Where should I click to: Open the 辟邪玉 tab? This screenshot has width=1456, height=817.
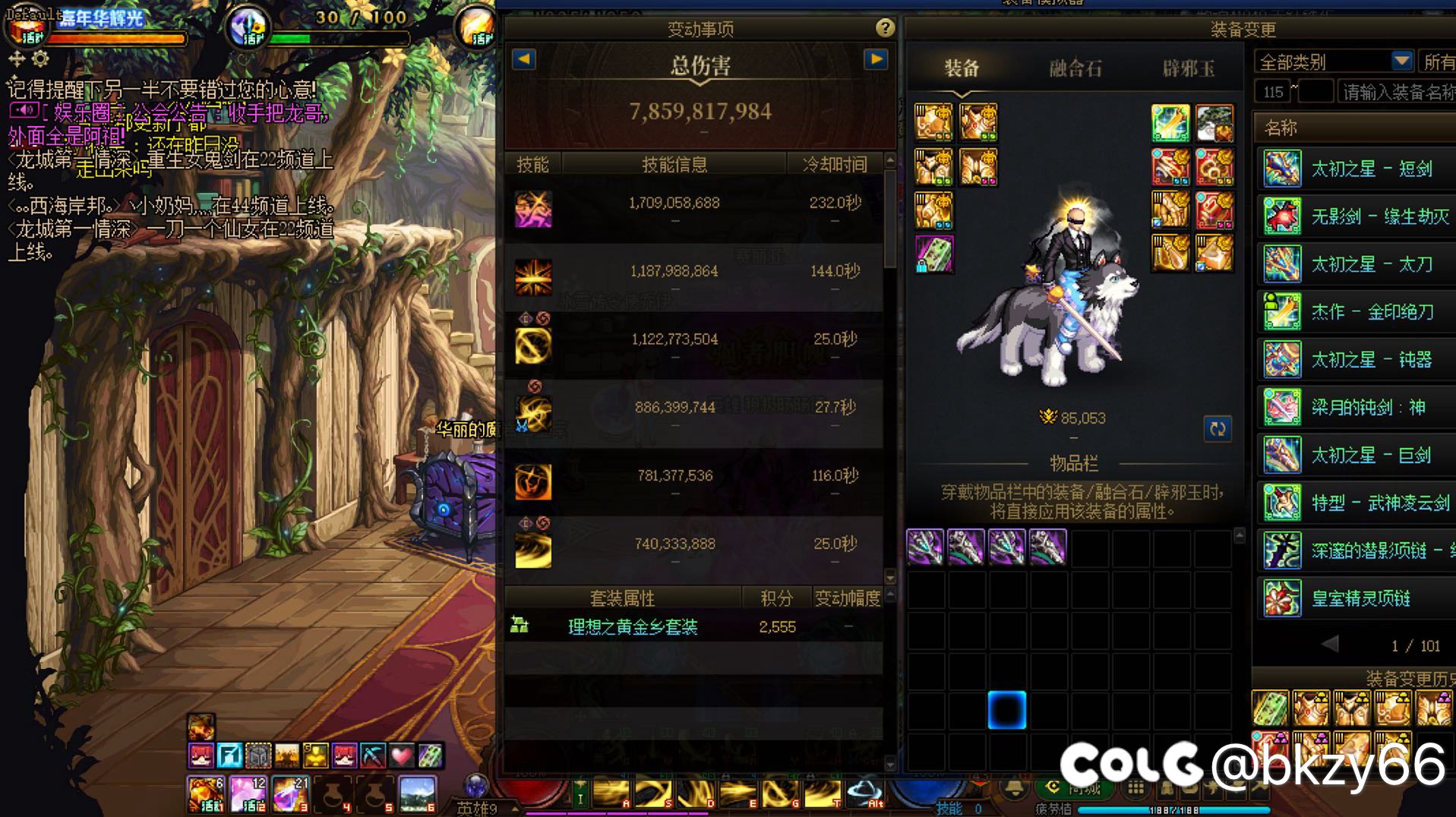tap(1188, 69)
